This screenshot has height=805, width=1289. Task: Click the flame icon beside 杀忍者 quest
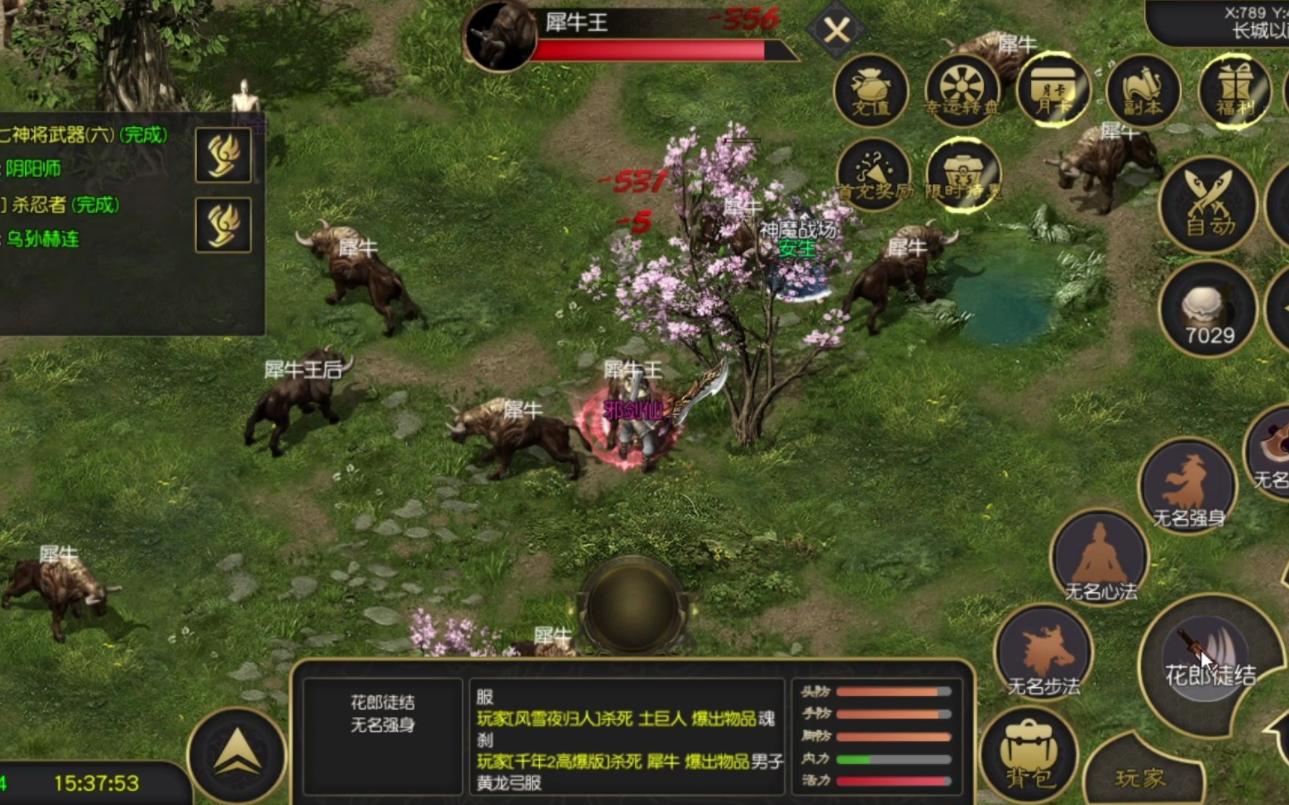tap(223, 225)
